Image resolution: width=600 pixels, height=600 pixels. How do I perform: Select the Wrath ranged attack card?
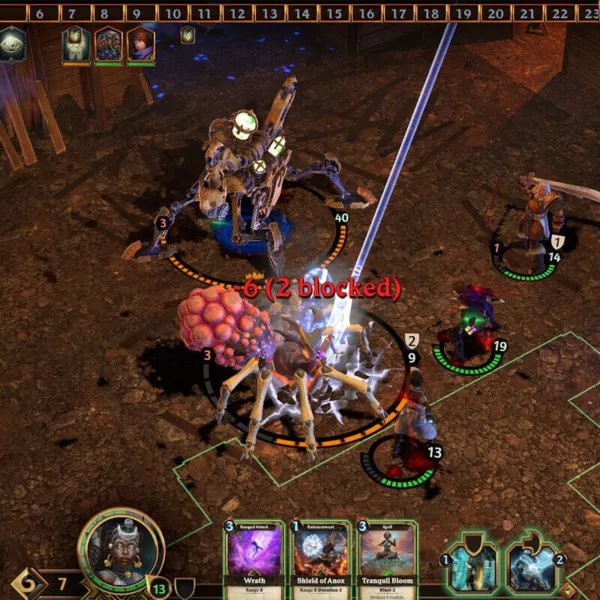255,558
